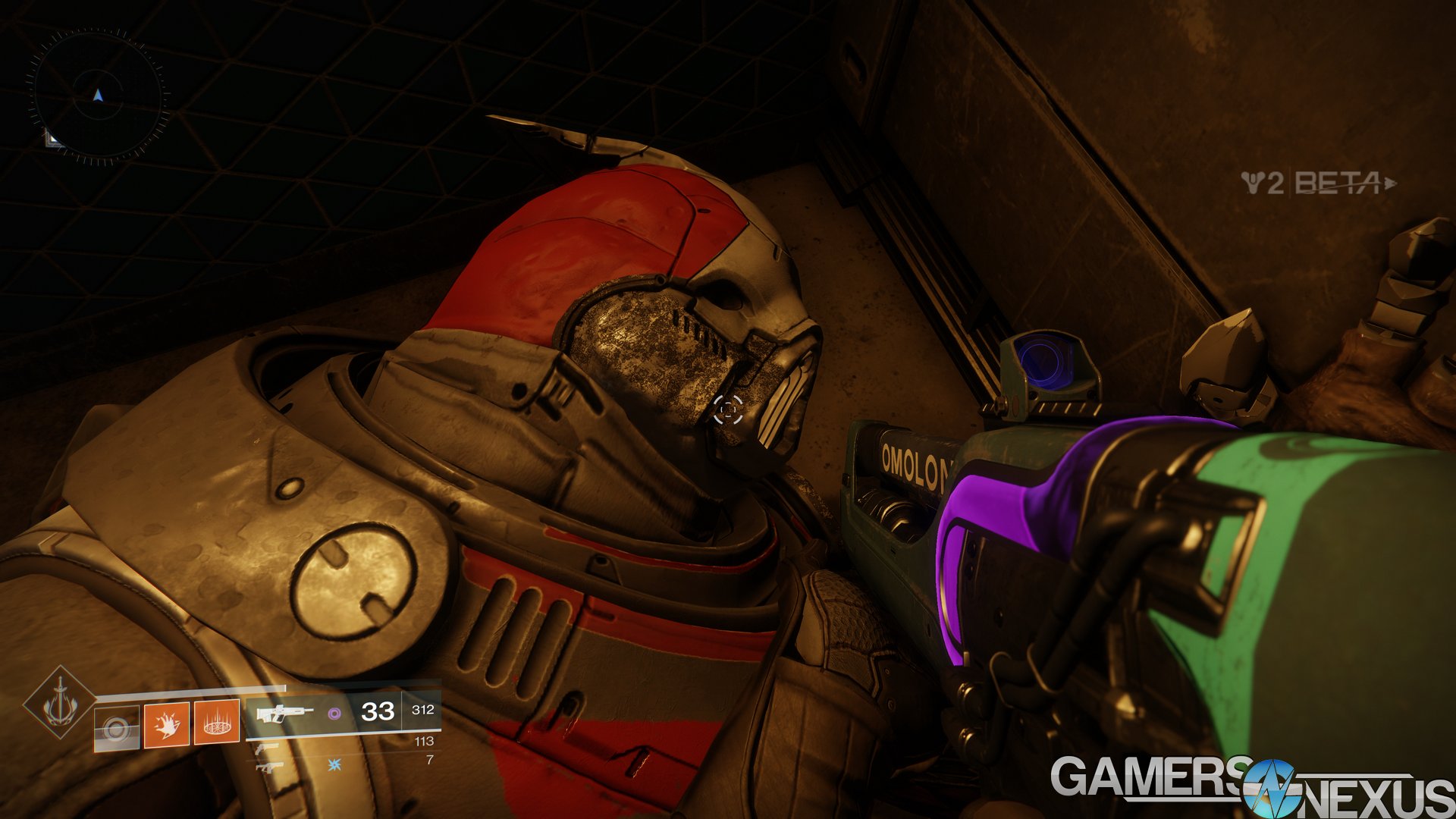Screen dimensions: 1456x819
Task: Click the radar minimap
Action: tap(97, 96)
